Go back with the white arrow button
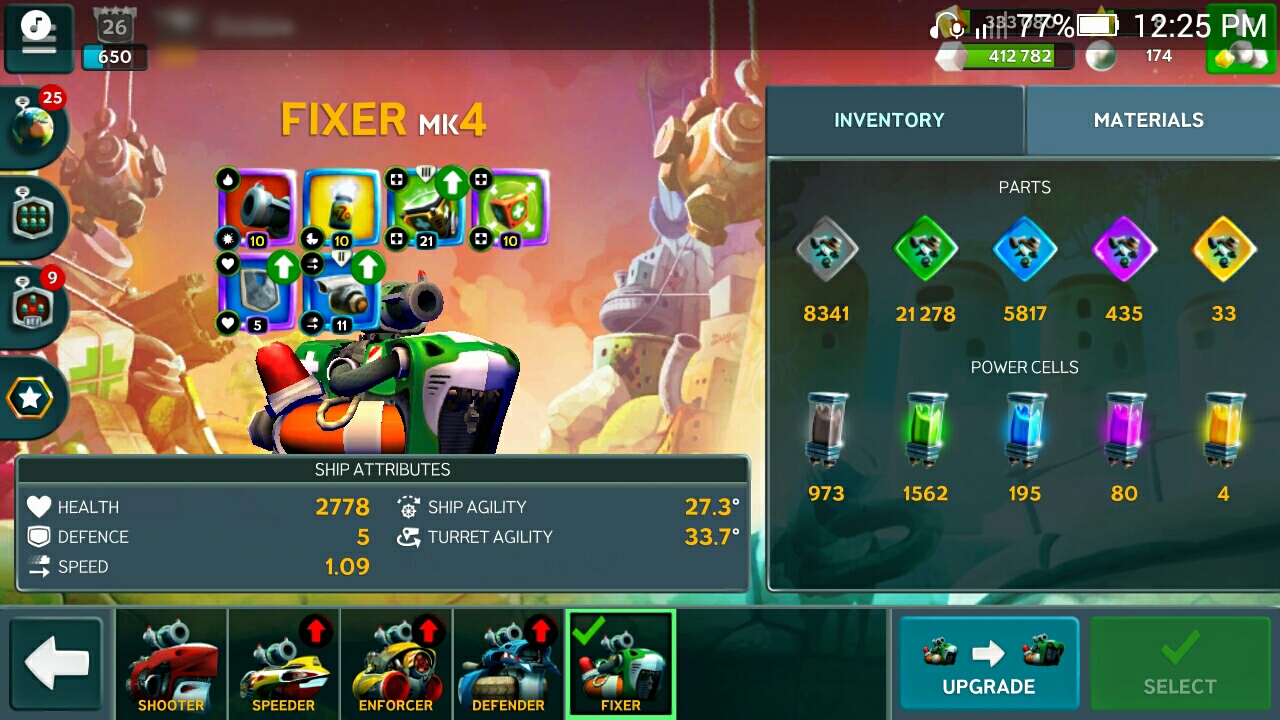The height and width of the screenshot is (720, 1280). [x=57, y=663]
